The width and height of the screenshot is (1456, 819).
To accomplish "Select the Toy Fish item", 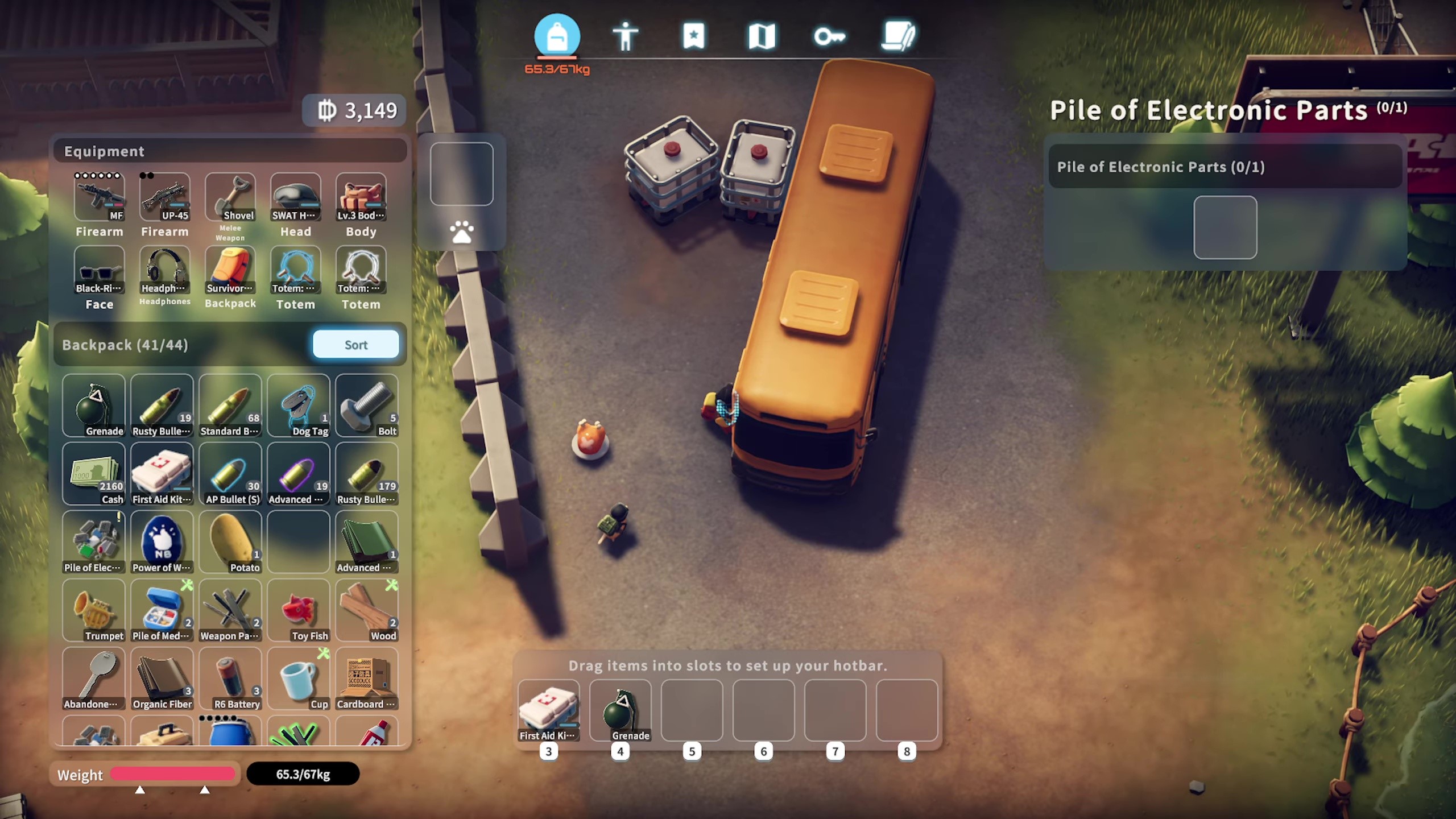I will click(x=299, y=610).
